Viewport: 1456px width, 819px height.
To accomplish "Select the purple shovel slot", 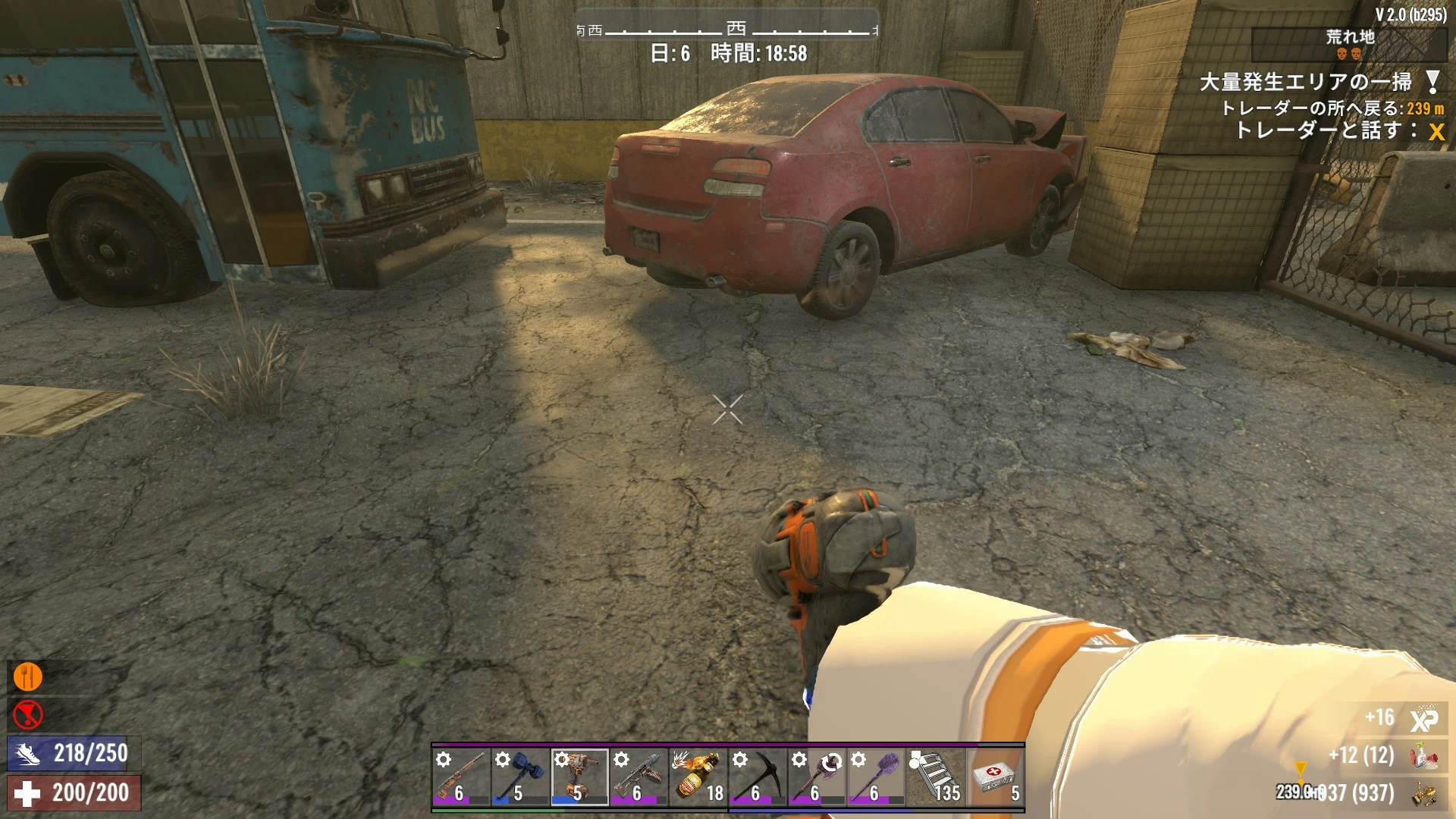I will (x=875, y=777).
